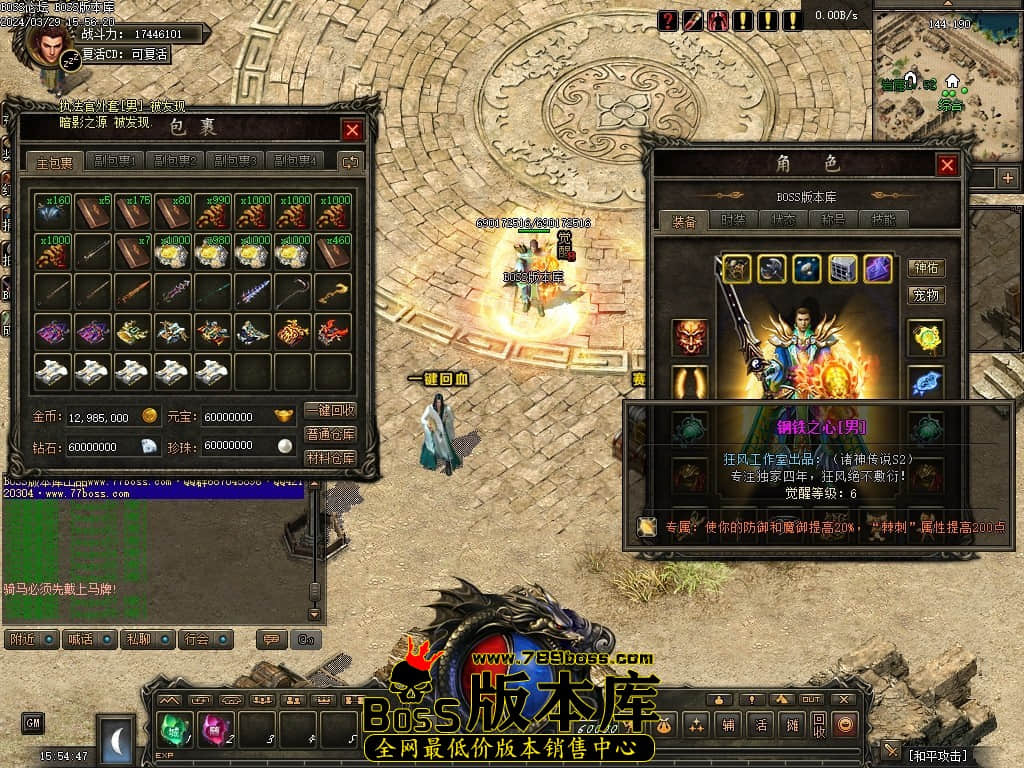Open the 宠物 pet panel
The height and width of the screenshot is (768, 1024).
point(926,295)
